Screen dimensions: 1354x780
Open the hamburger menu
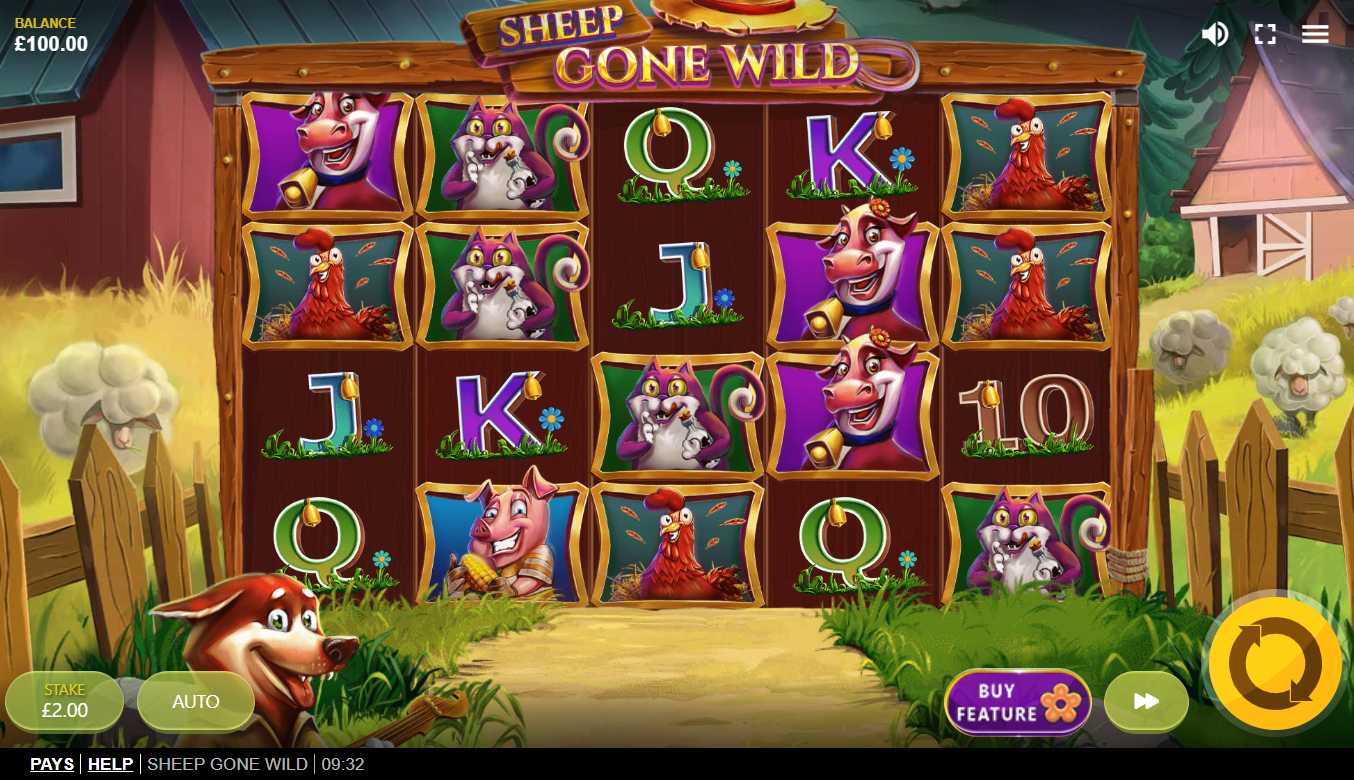pyautogui.click(x=1315, y=34)
